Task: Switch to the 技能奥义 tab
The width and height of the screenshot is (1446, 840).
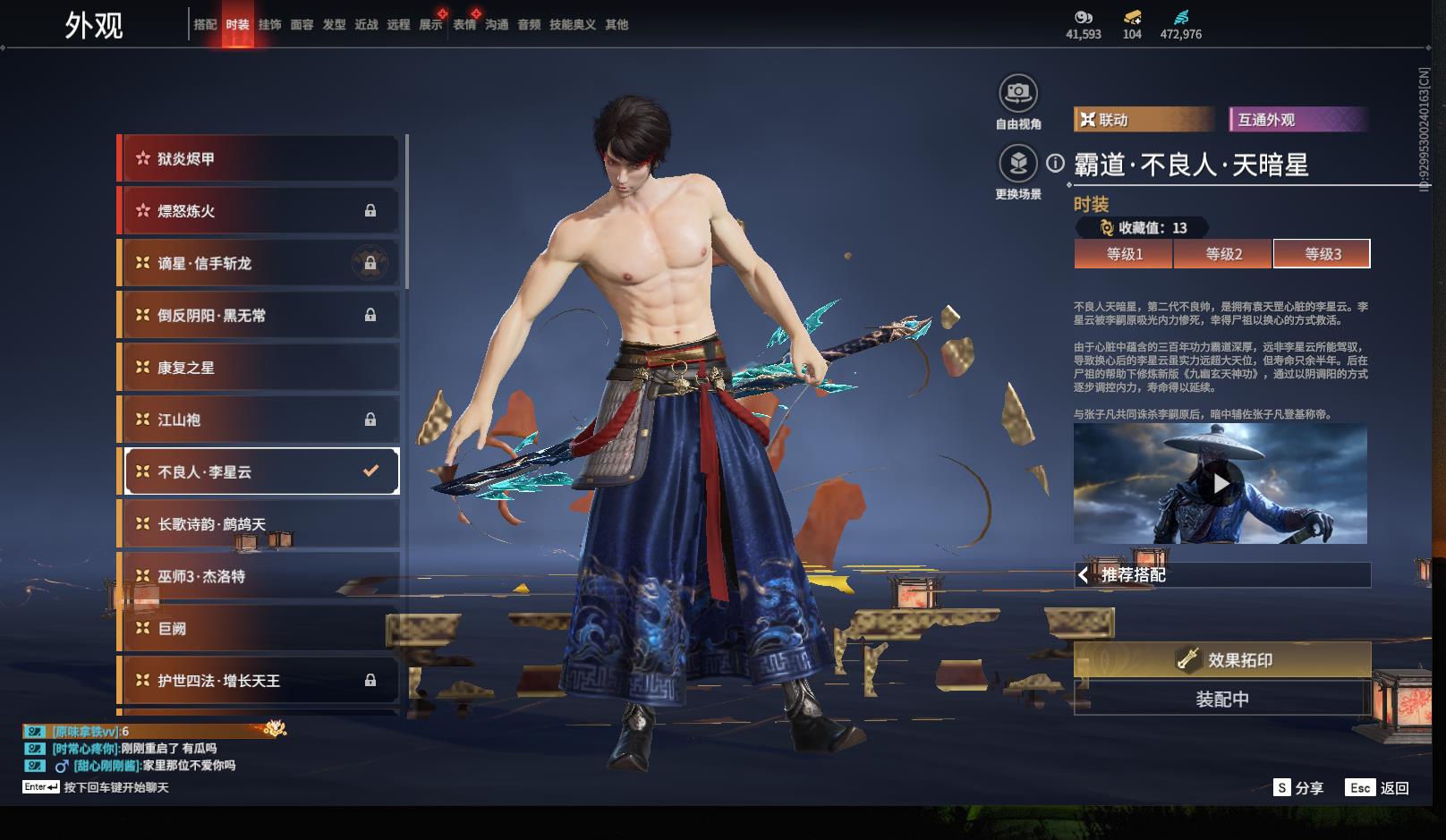Action: 572,25
